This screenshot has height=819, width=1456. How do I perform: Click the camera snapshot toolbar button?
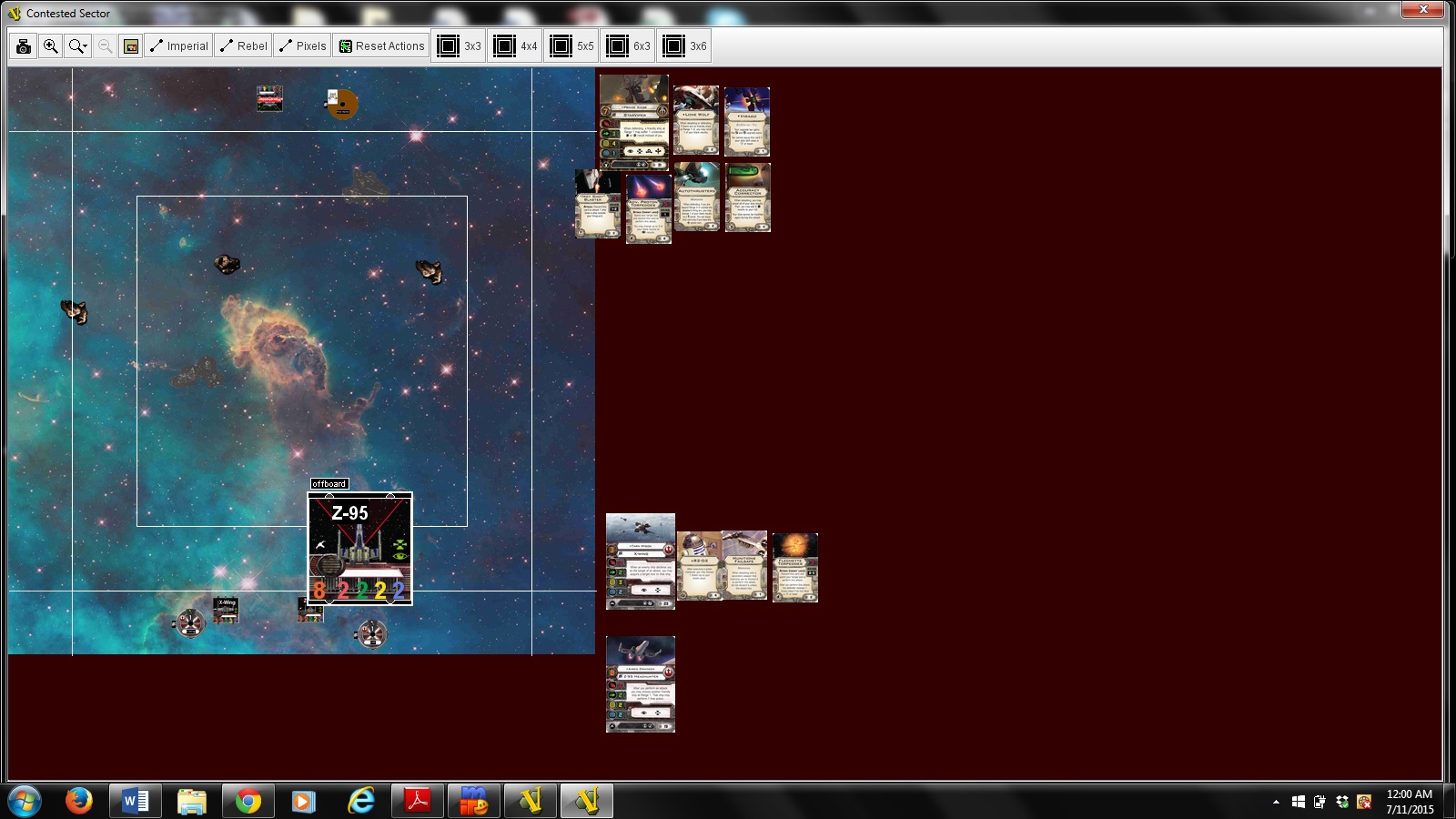coord(24,46)
